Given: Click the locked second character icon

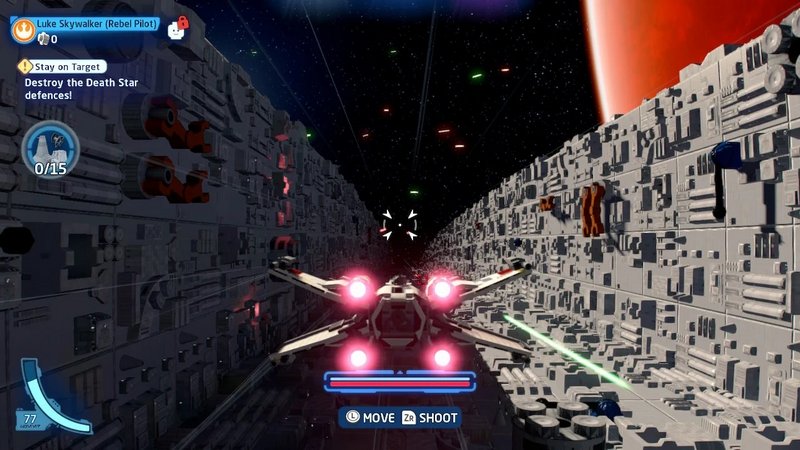Looking at the screenshot, I should (179, 27).
